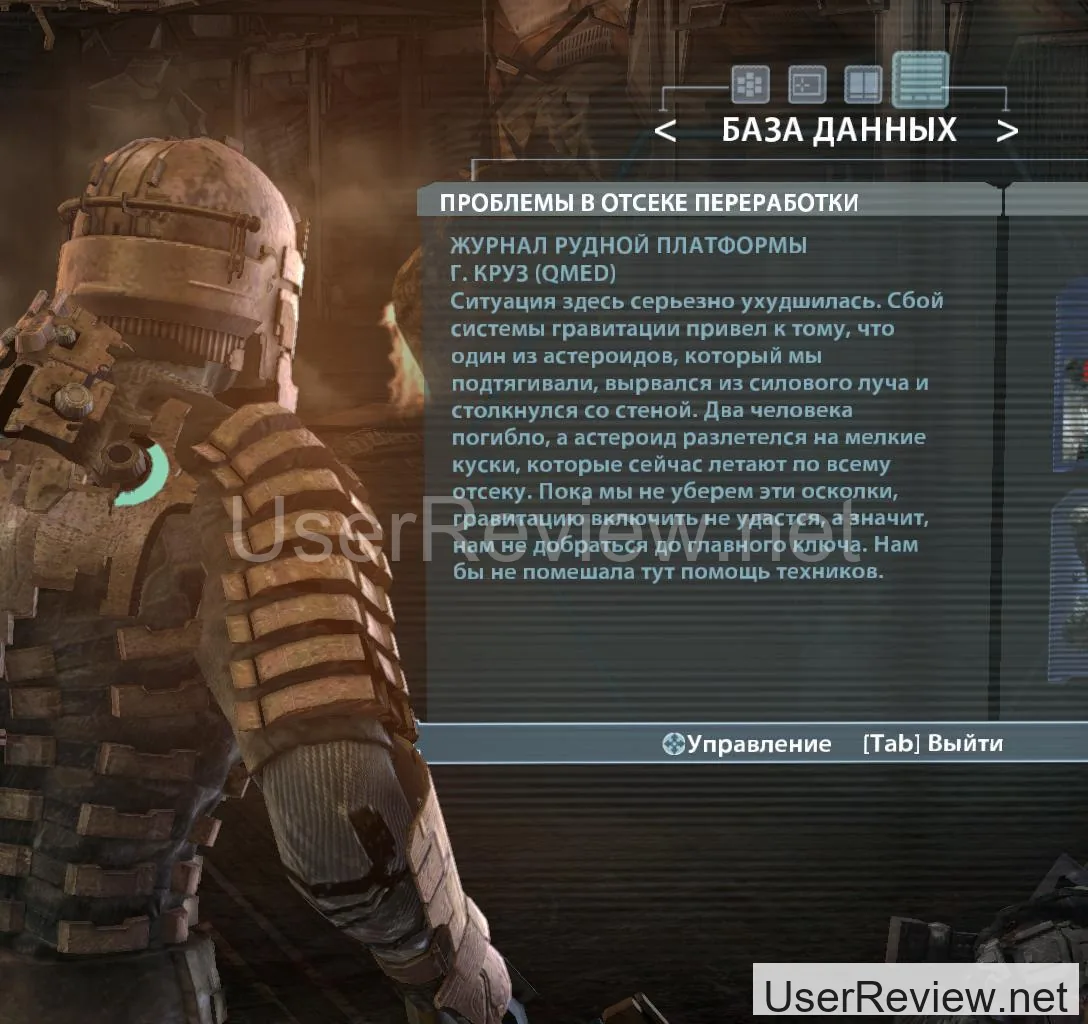
Task: Click the Выйти exit option
Action: 932,744
